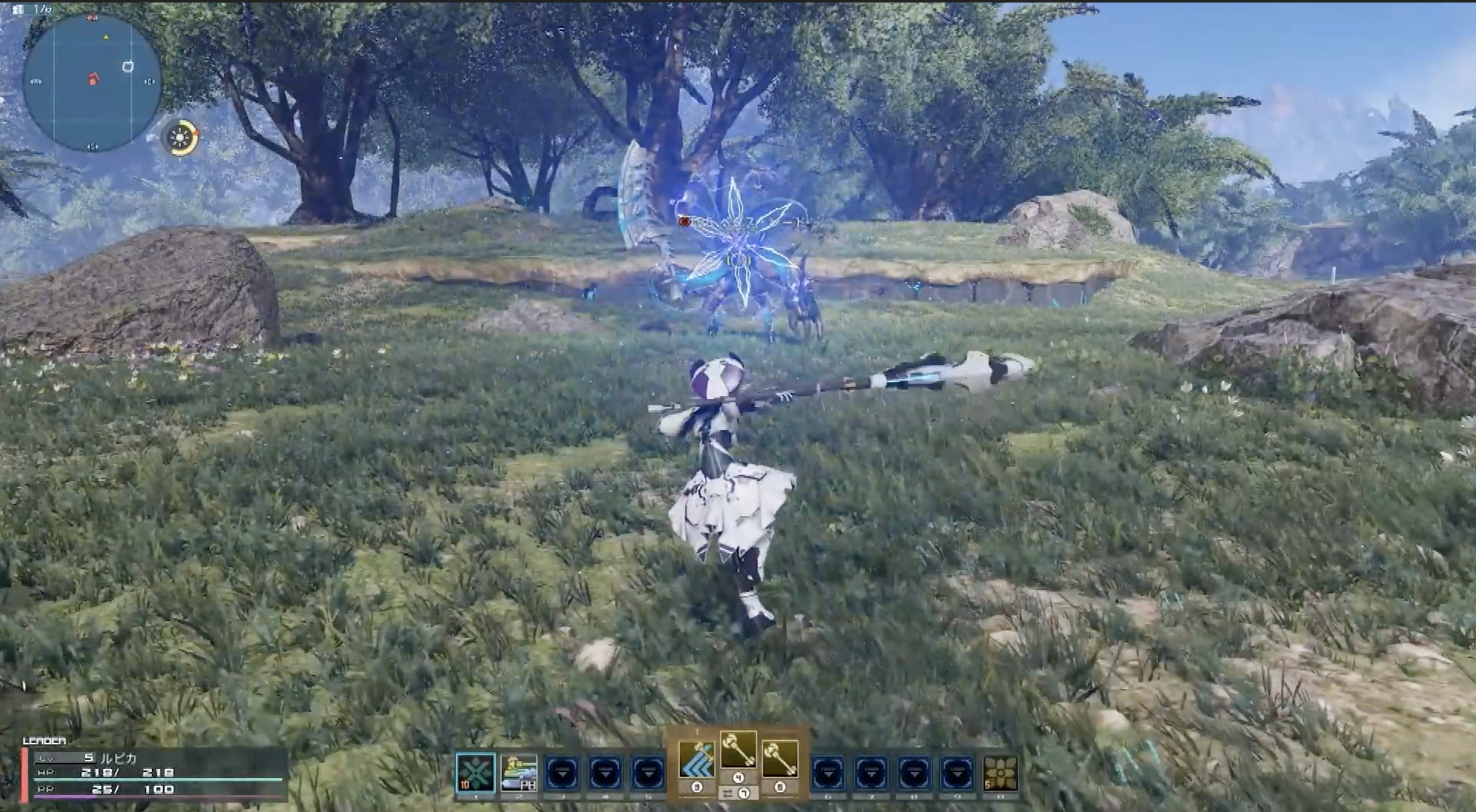
Task: Select the green snowflake item with count 10
Action: 475,772
